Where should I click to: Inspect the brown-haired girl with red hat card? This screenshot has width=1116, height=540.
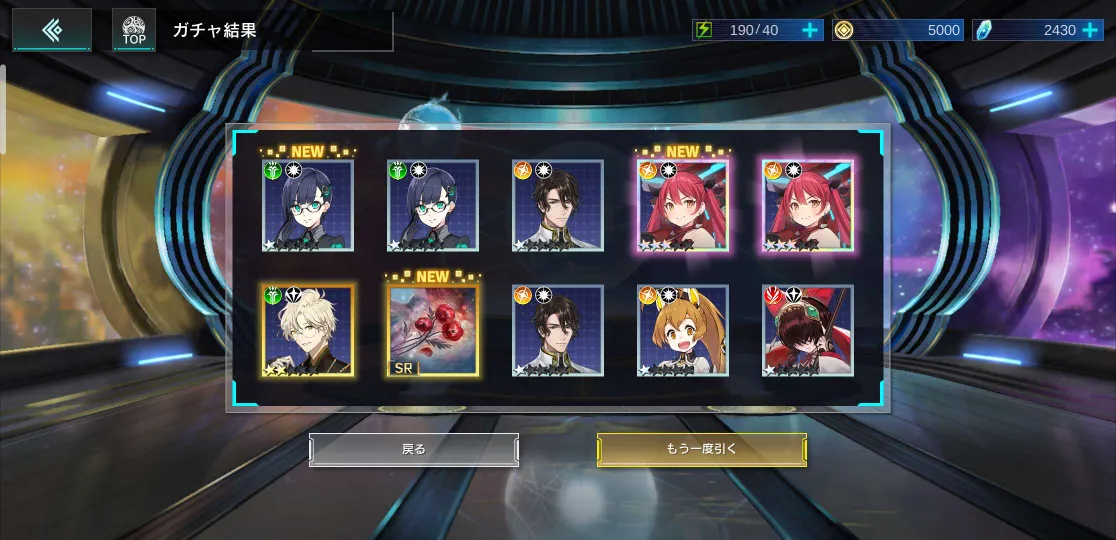click(x=808, y=331)
